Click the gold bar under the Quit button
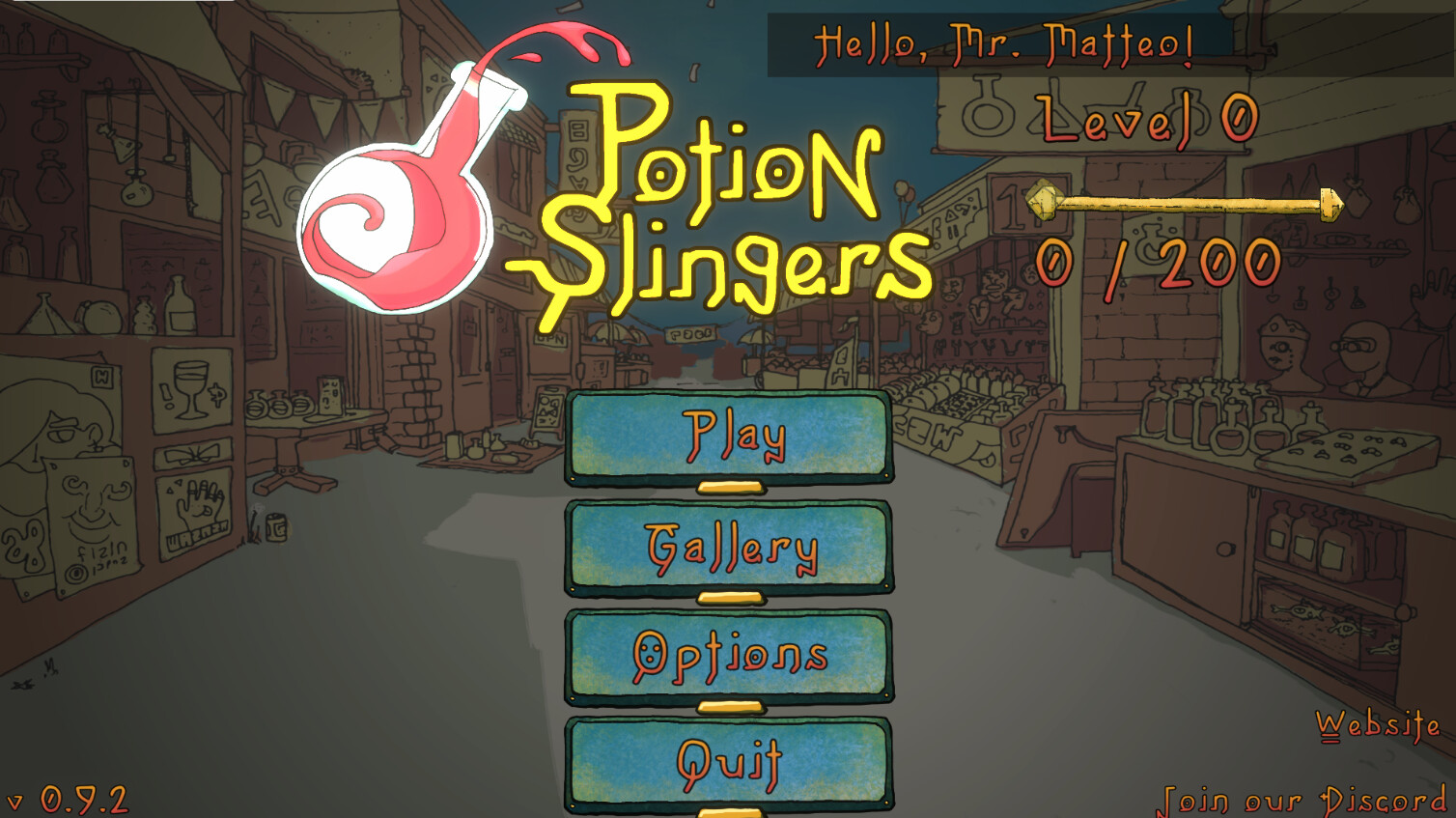The width and height of the screenshot is (1456, 818). pos(729,811)
